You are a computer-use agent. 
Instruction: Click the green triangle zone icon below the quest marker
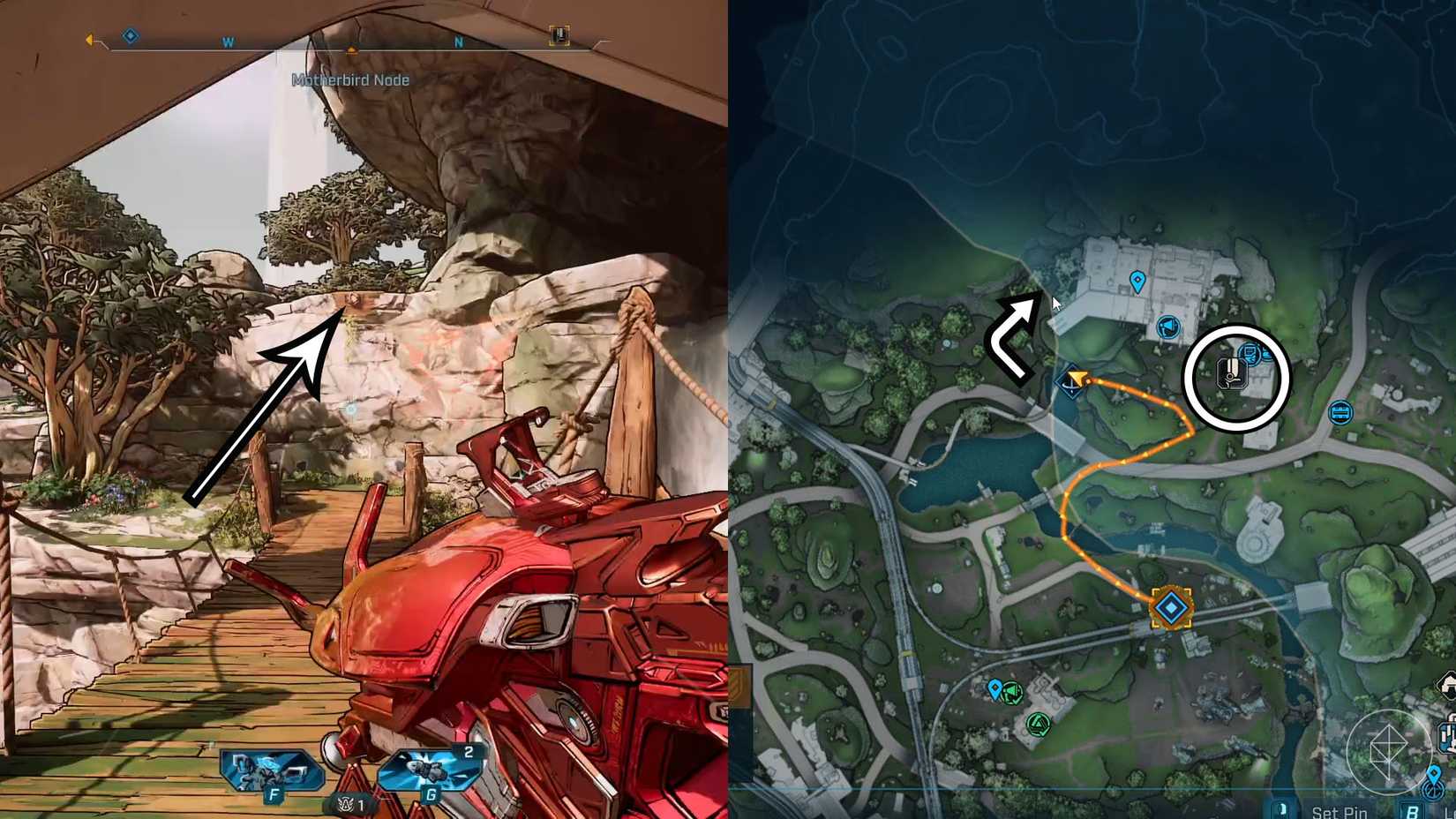(1038, 723)
